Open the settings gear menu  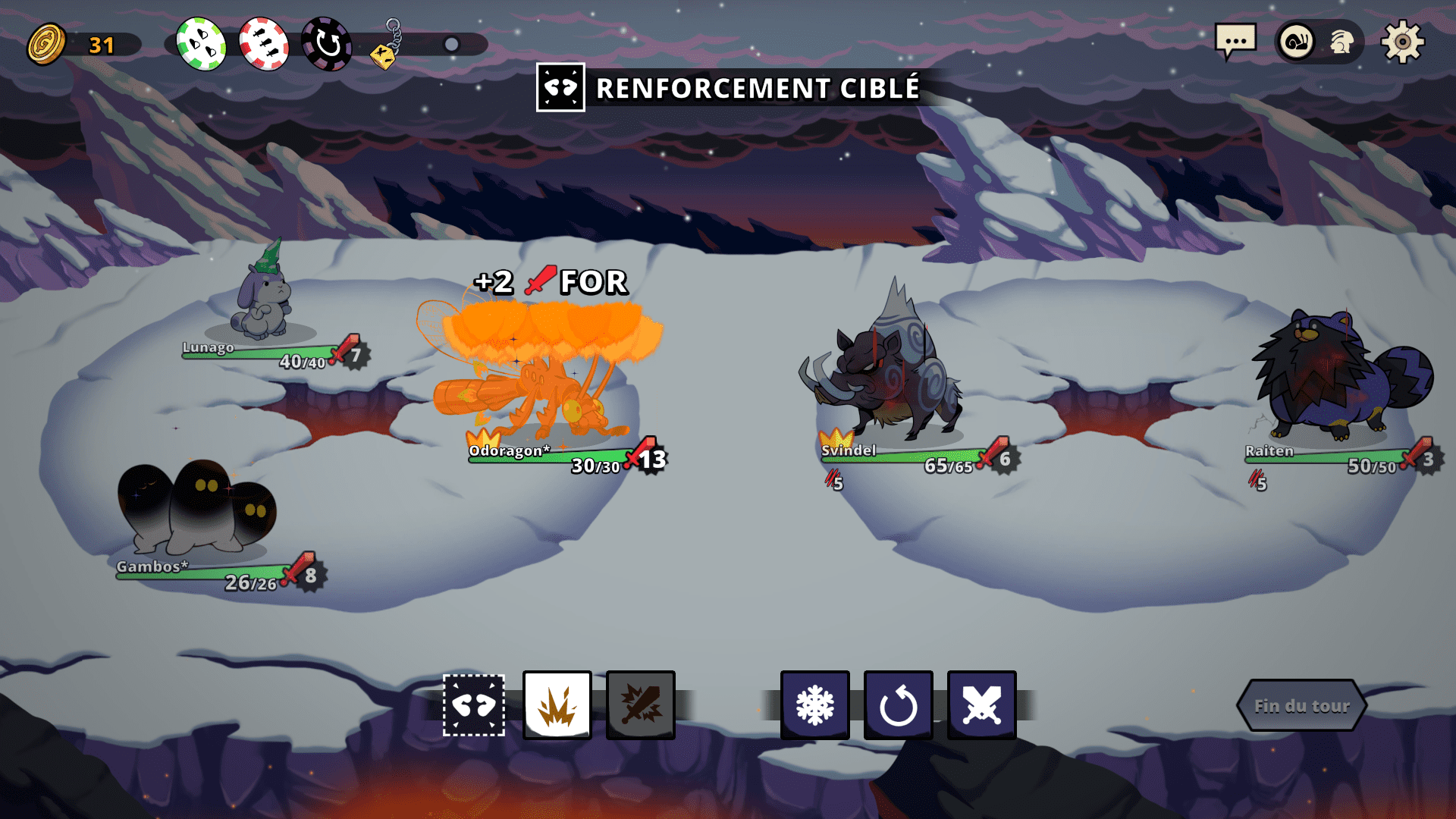tap(1402, 42)
